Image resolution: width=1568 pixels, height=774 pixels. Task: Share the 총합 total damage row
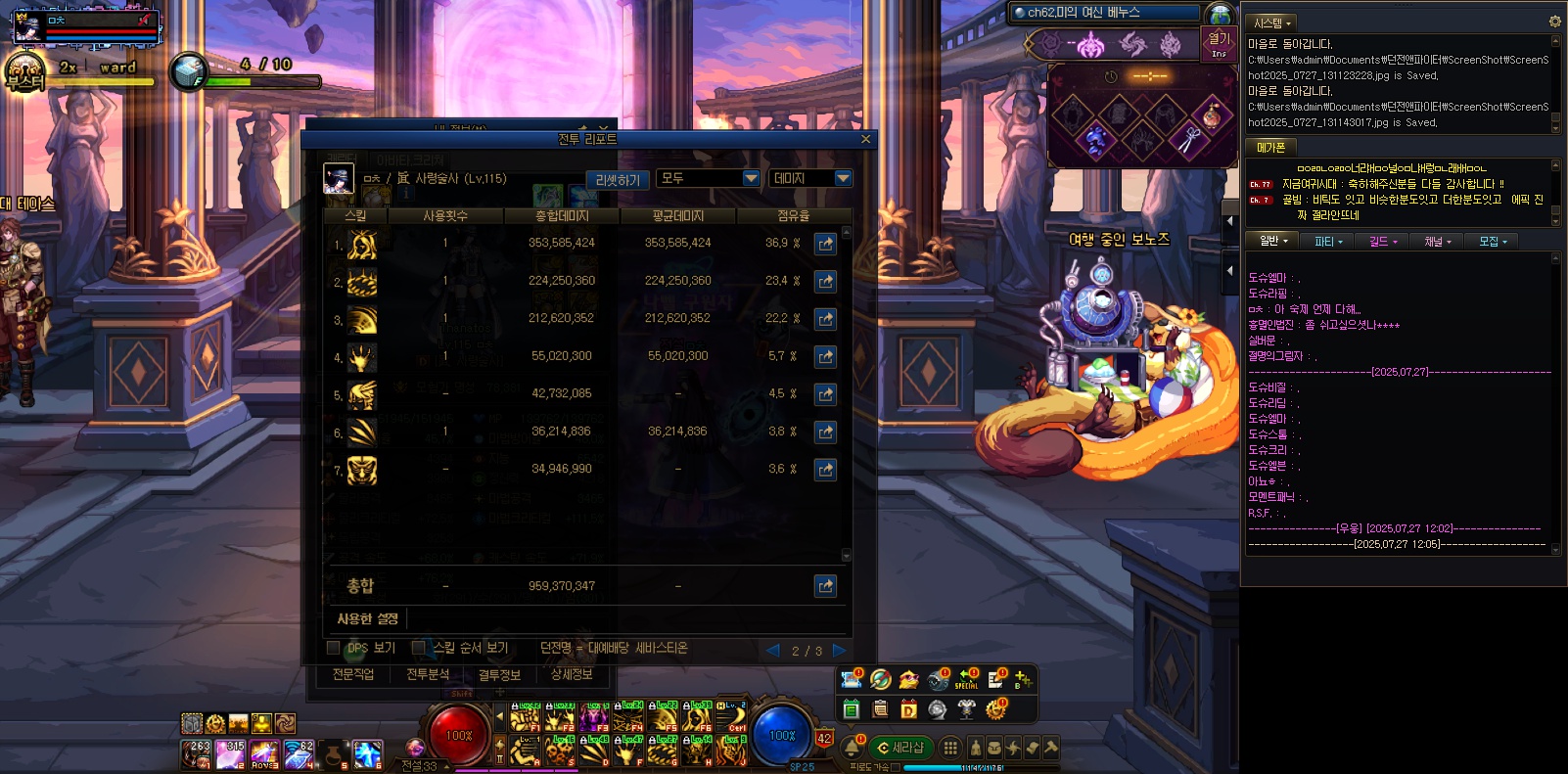(825, 586)
